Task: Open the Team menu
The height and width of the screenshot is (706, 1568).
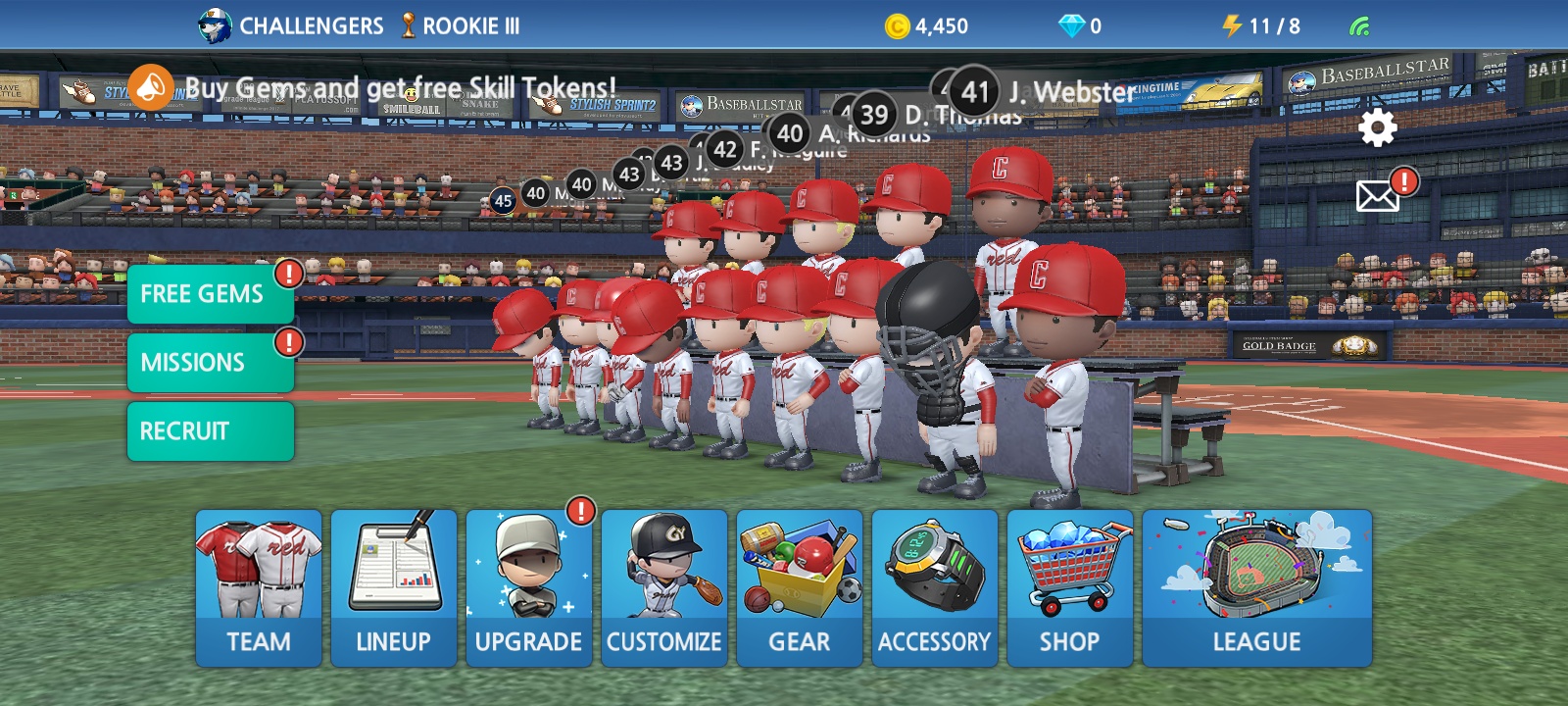Action: [259, 587]
